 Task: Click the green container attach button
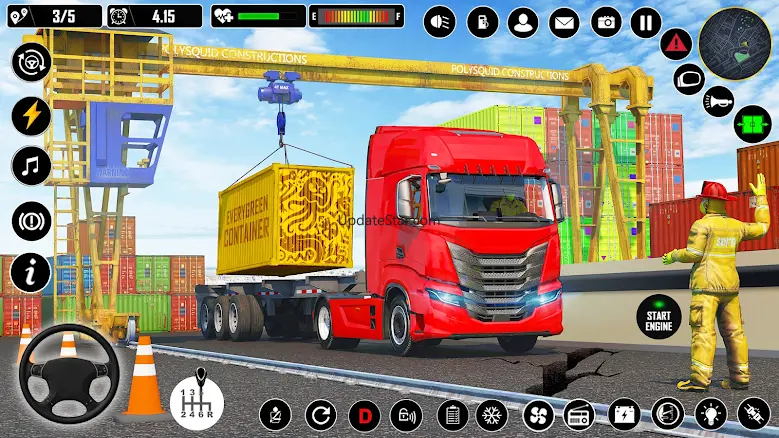[x=752, y=124]
